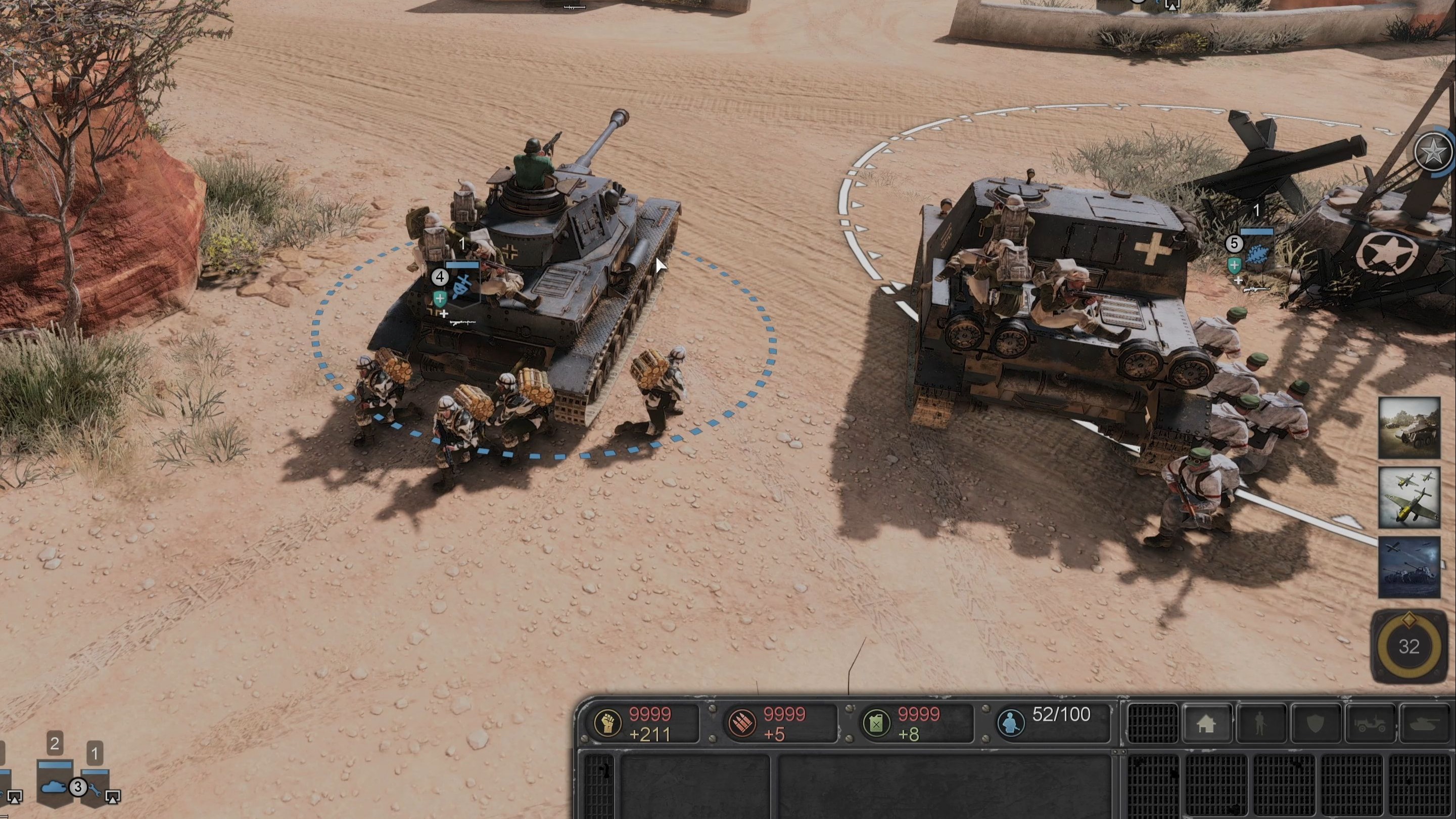This screenshot has height=819, width=1456.
Task: Pick the Stuka dive bomber battlegroup card
Action: [x=1408, y=498]
